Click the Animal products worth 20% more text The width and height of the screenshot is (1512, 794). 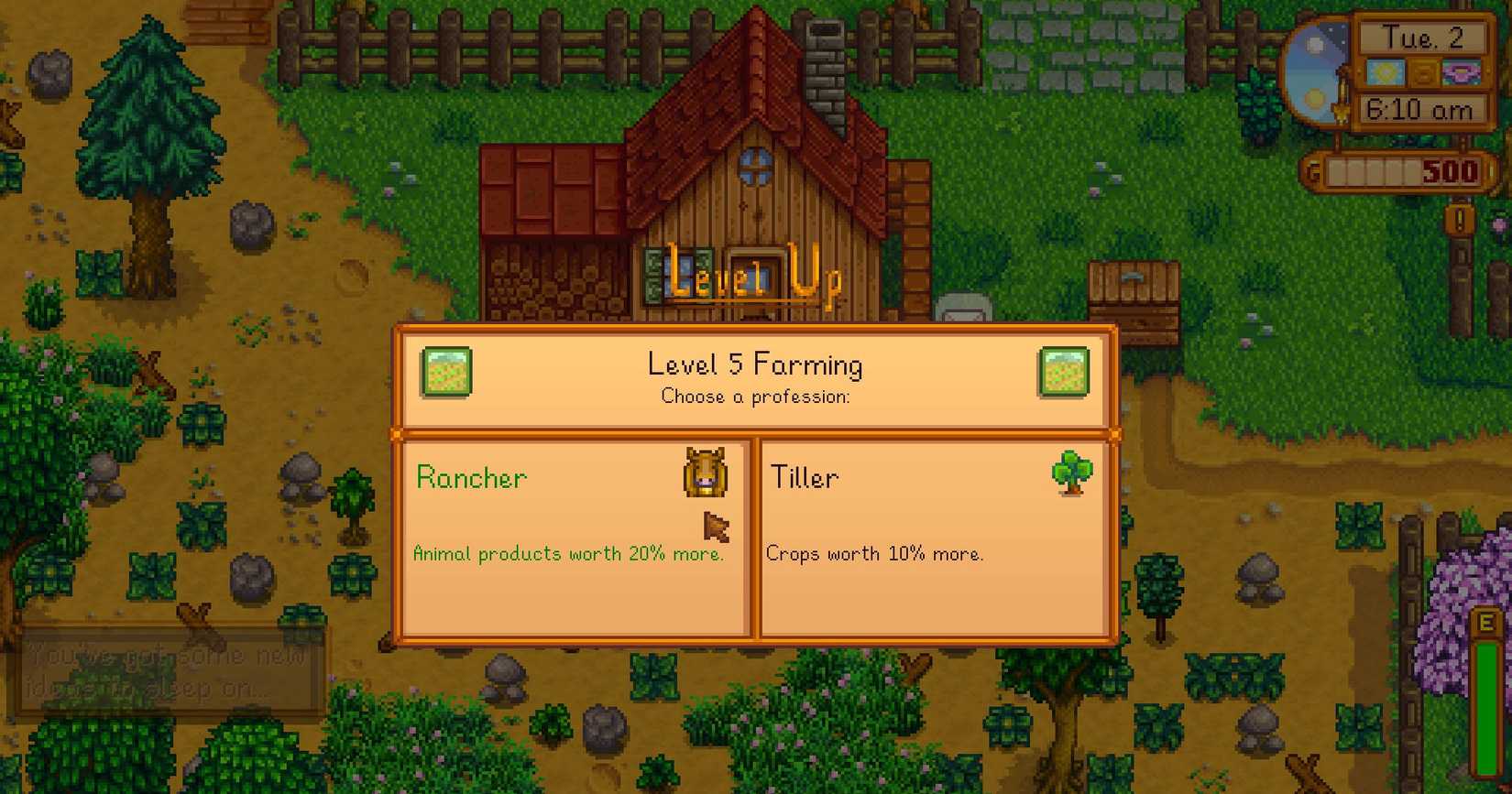coord(568,554)
